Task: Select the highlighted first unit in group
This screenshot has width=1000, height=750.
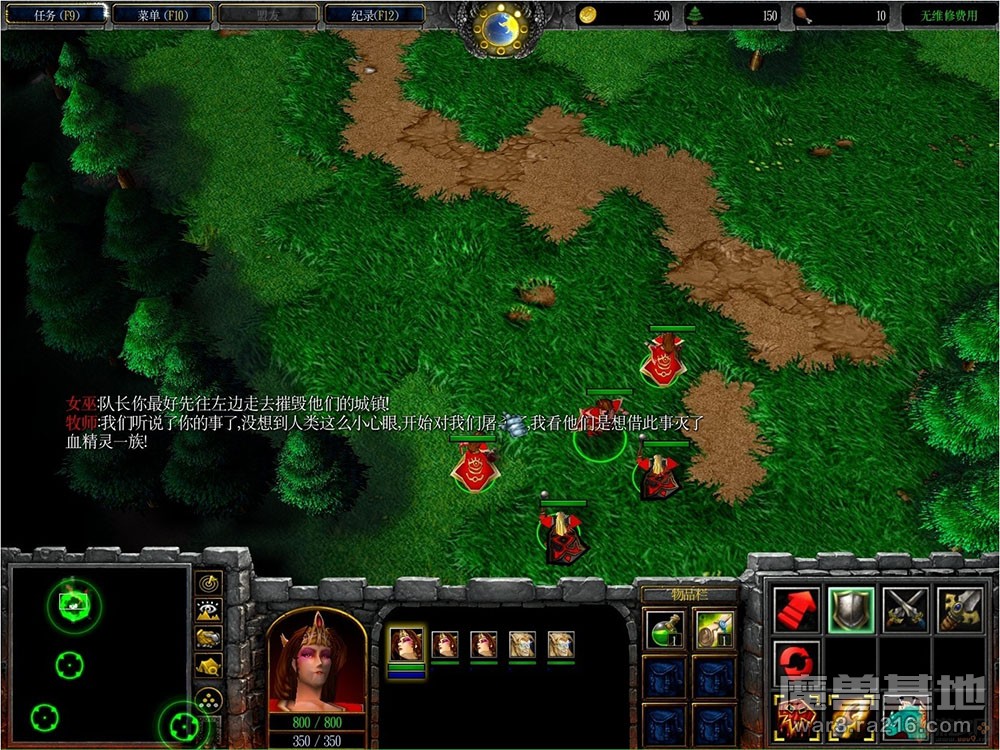Action: click(406, 645)
